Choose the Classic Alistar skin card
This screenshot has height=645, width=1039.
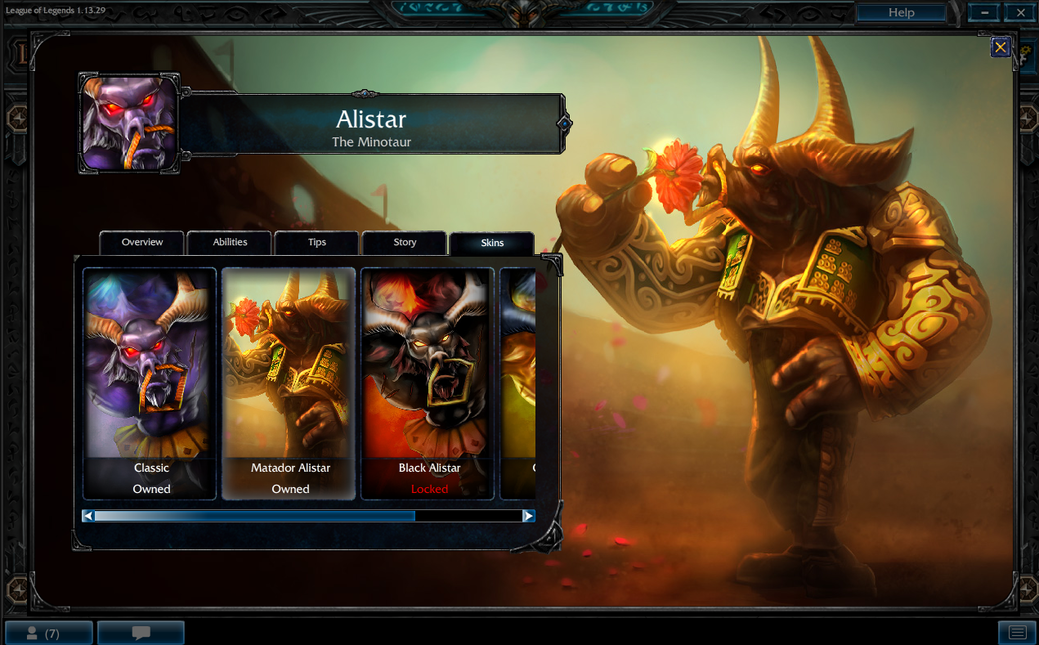click(150, 383)
